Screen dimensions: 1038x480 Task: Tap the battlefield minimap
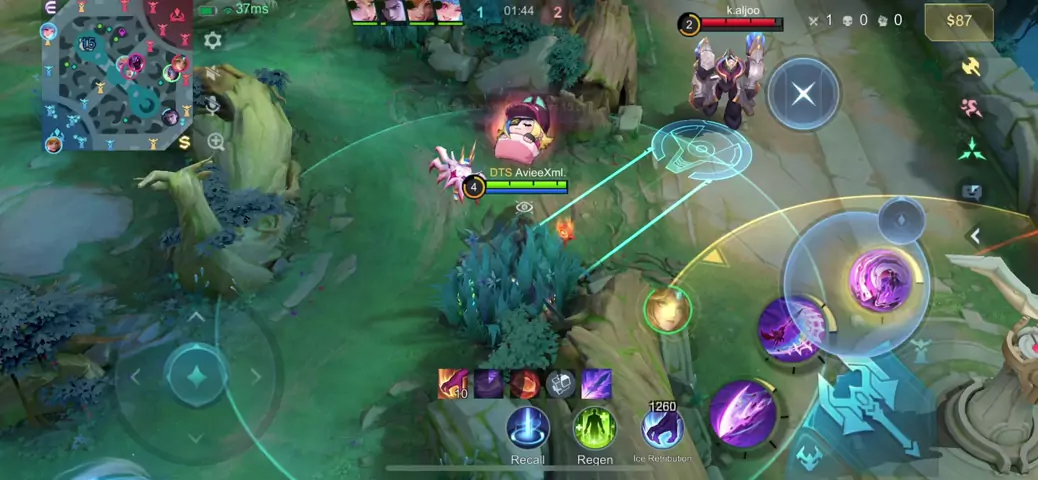(115, 75)
